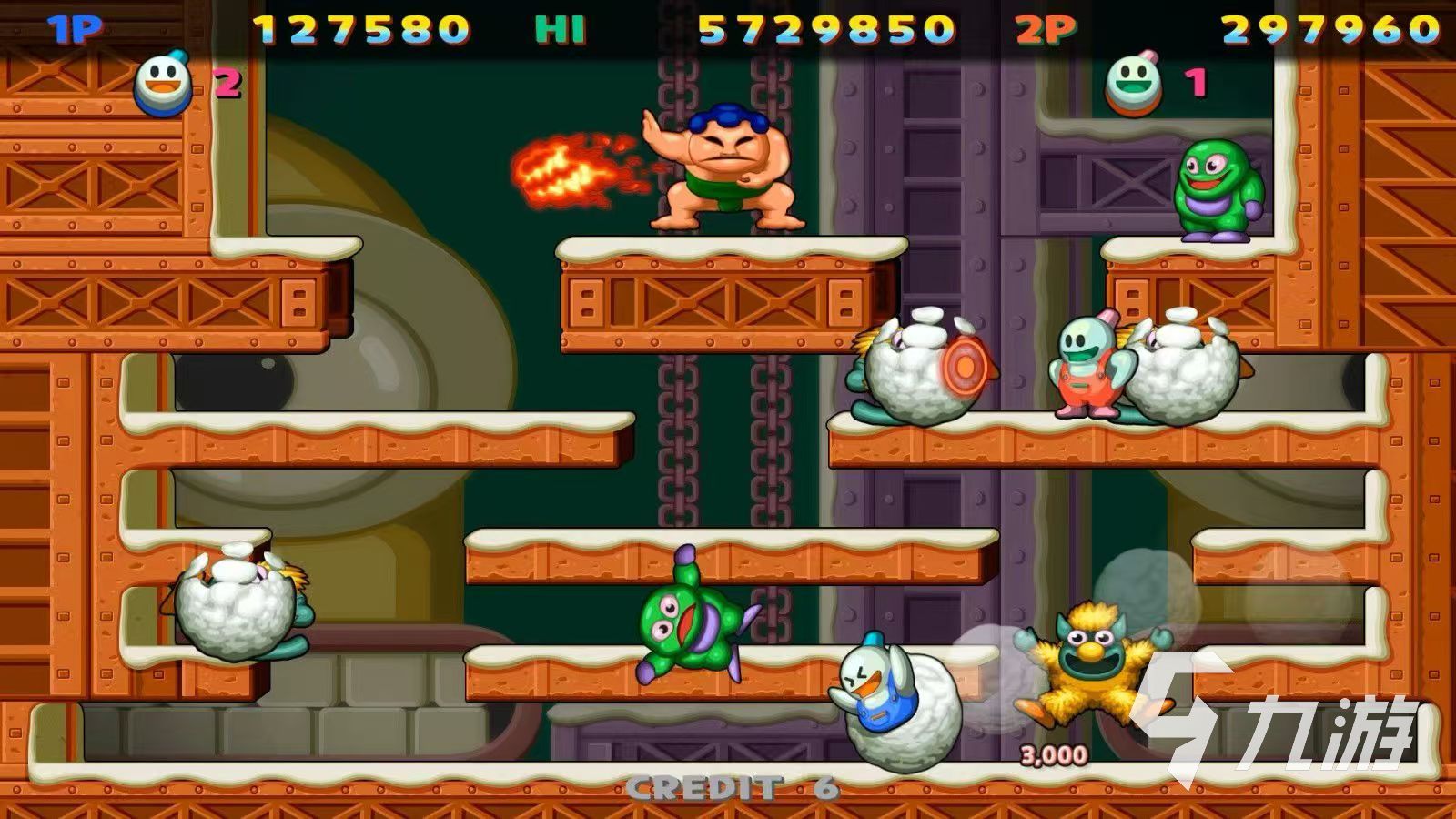This screenshot has height=819, width=1456.
Task: Click player one's blue snowman lives icon
Action: tap(164, 85)
